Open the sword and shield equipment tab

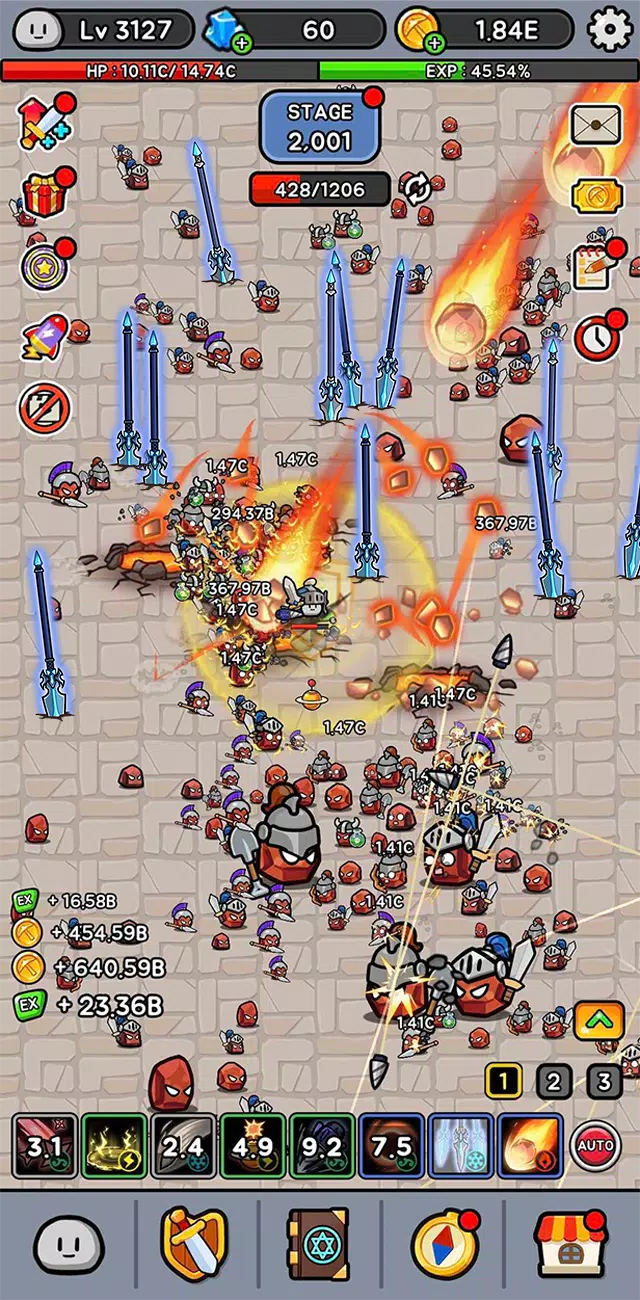click(x=194, y=1244)
